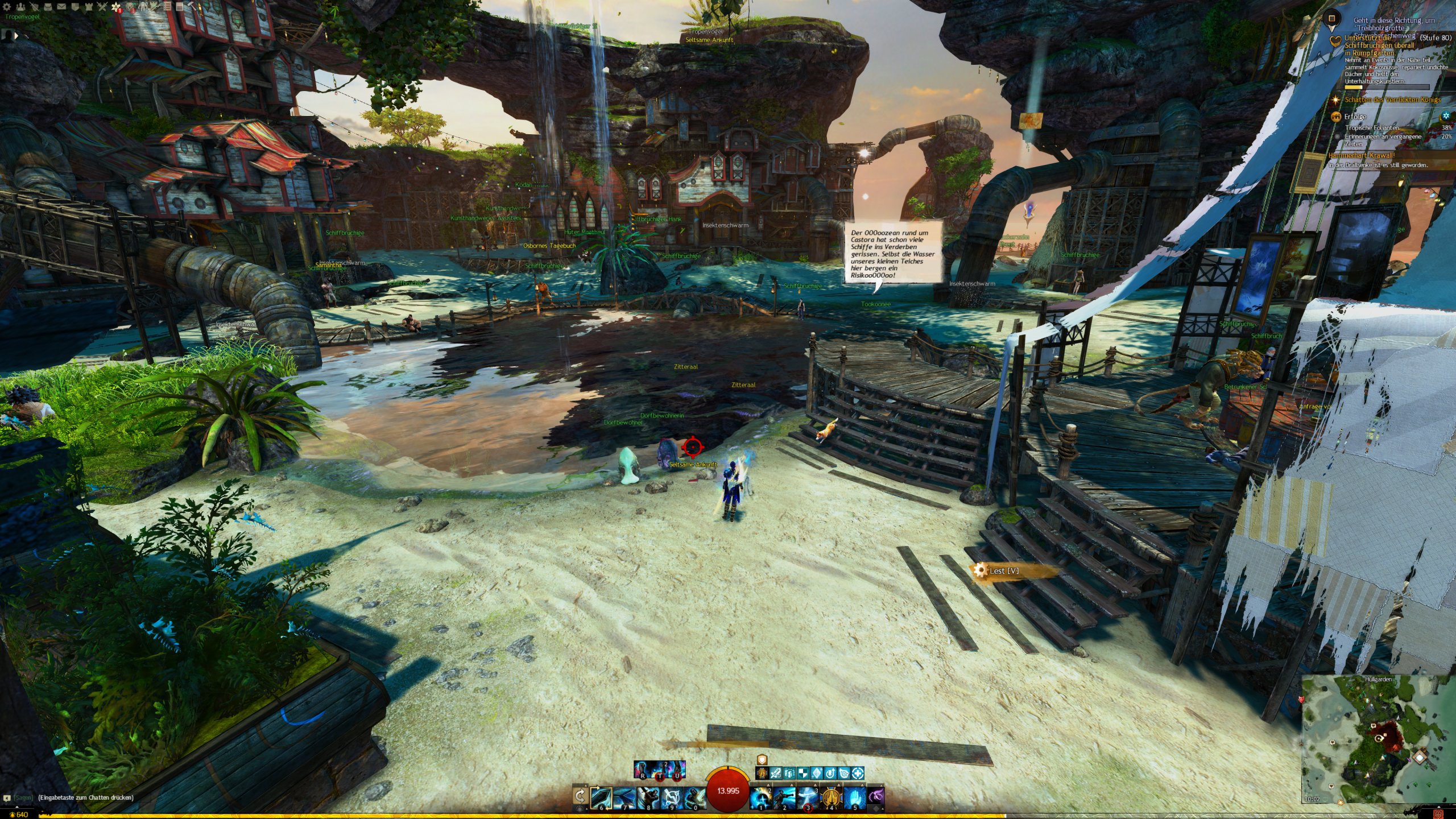The image size is (1456, 819).
Task: Open the friends and contacts panel
Action: pyautogui.click(x=20, y=7)
